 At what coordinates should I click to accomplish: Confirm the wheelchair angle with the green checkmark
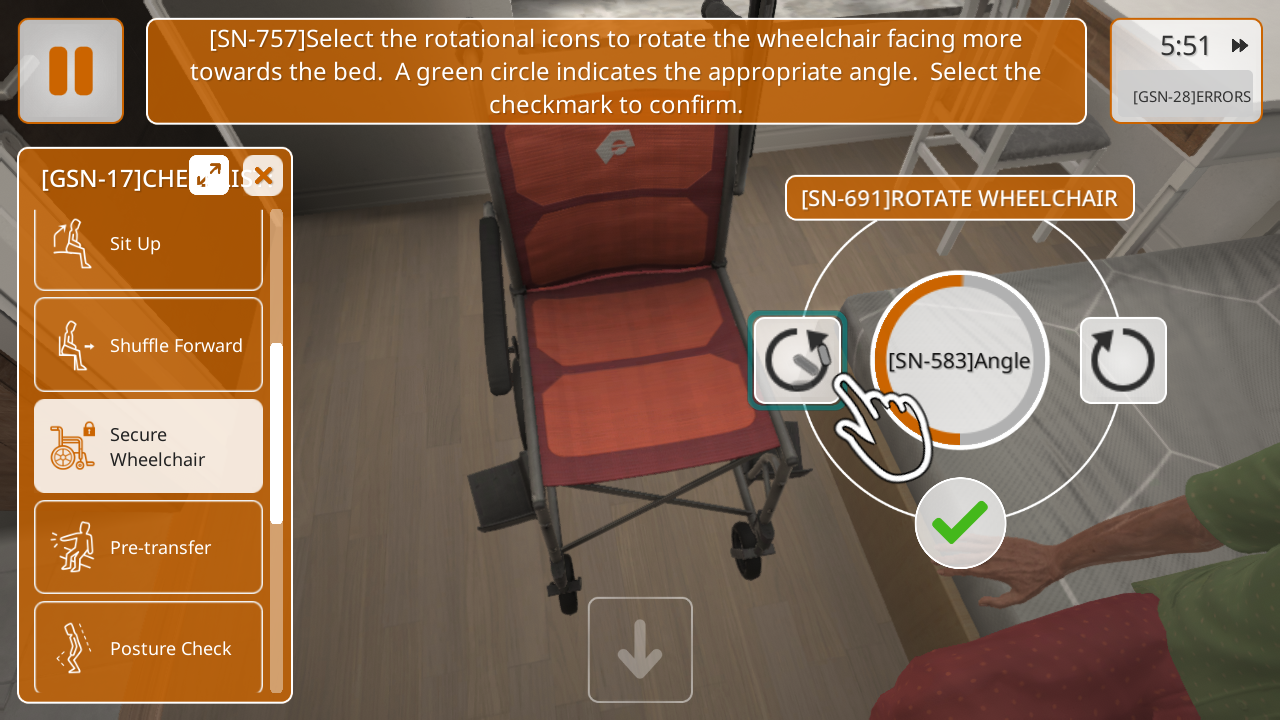click(960, 523)
